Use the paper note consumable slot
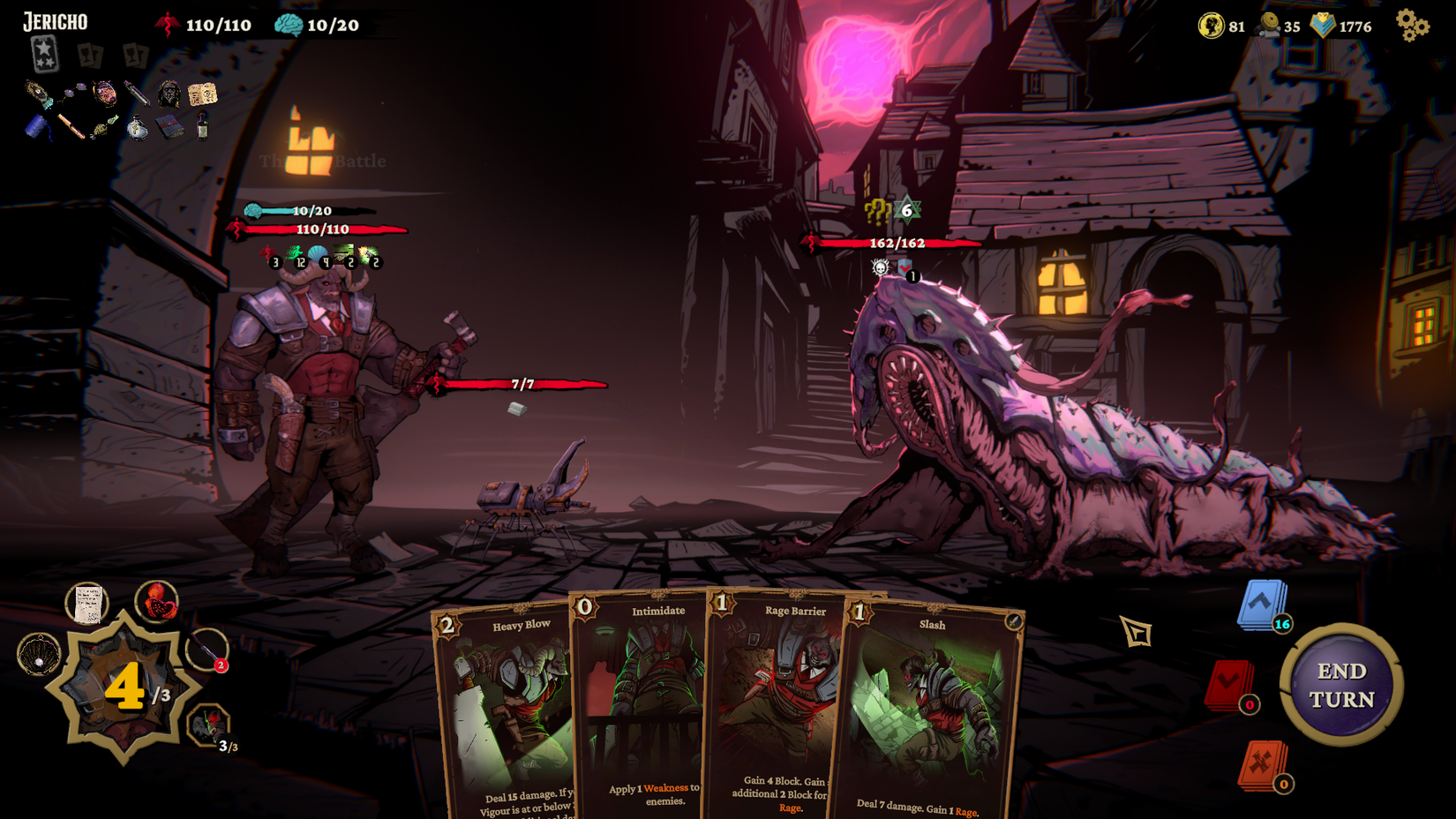The height and width of the screenshot is (819, 1456). point(86,605)
